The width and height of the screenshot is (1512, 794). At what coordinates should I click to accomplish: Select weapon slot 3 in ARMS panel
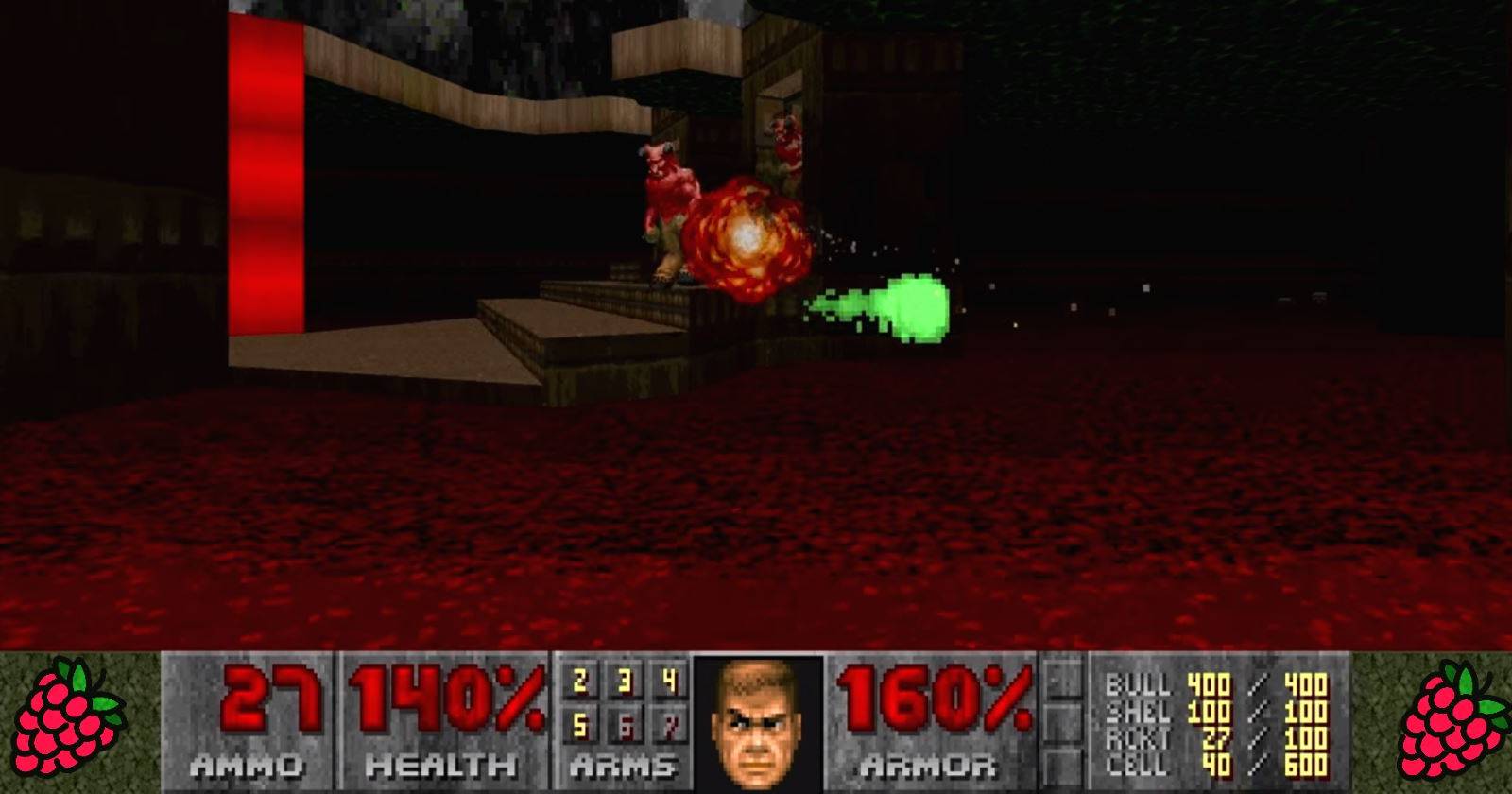(x=626, y=679)
